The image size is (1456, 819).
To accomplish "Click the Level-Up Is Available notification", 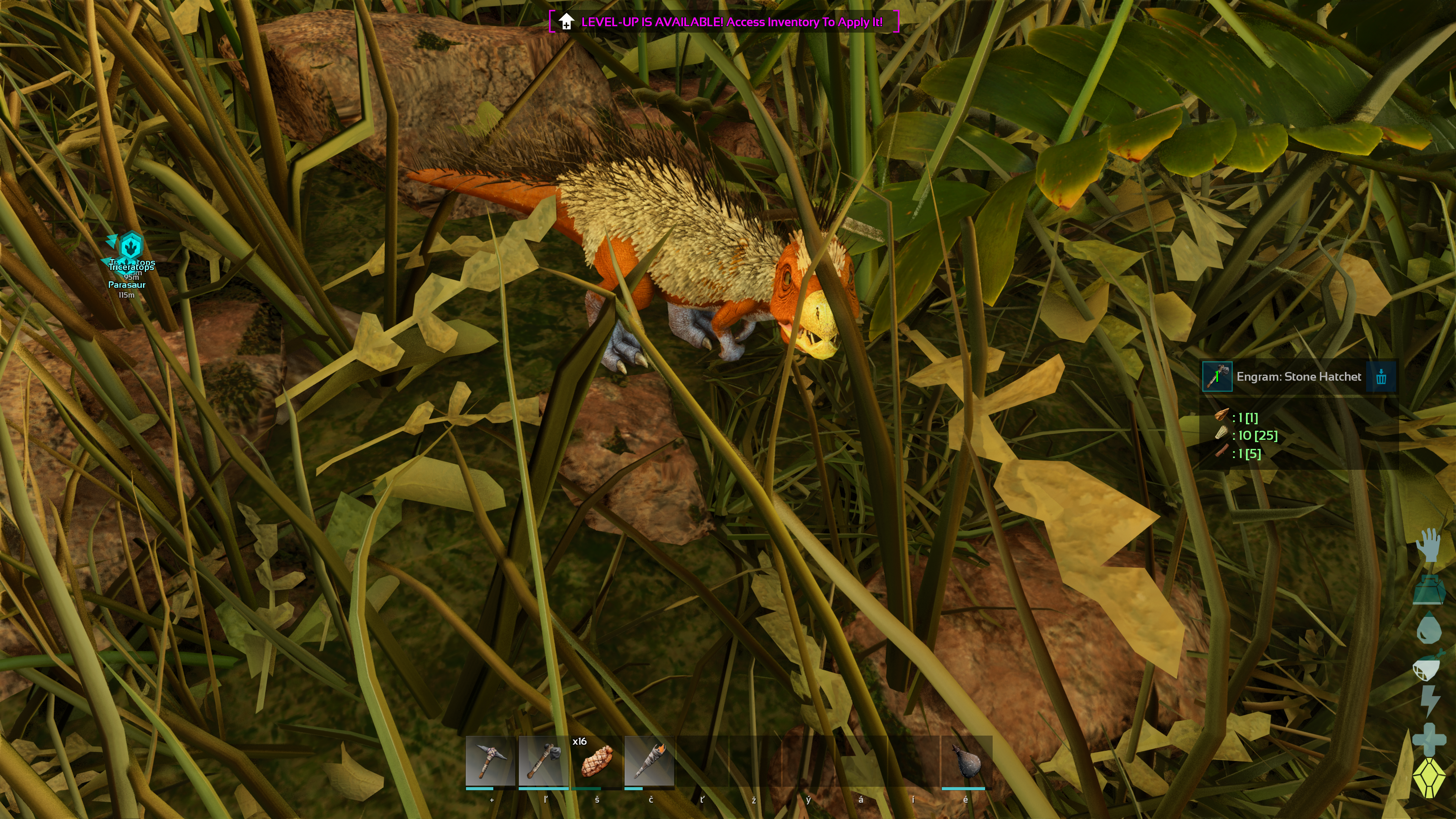I will [x=723, y=22].
